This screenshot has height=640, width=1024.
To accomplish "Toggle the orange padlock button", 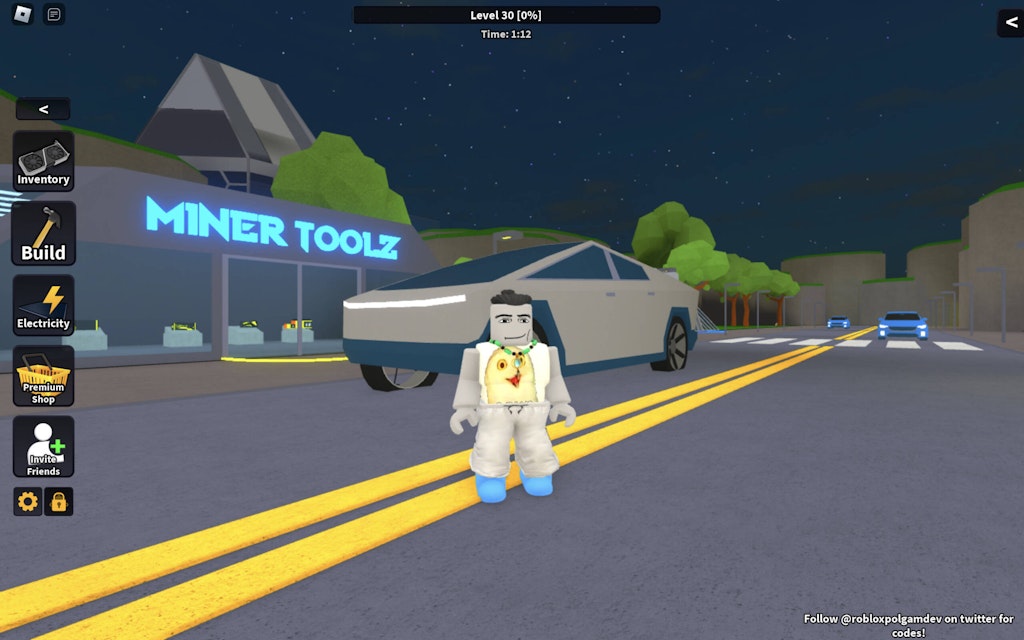I will (x=59, y=502).
